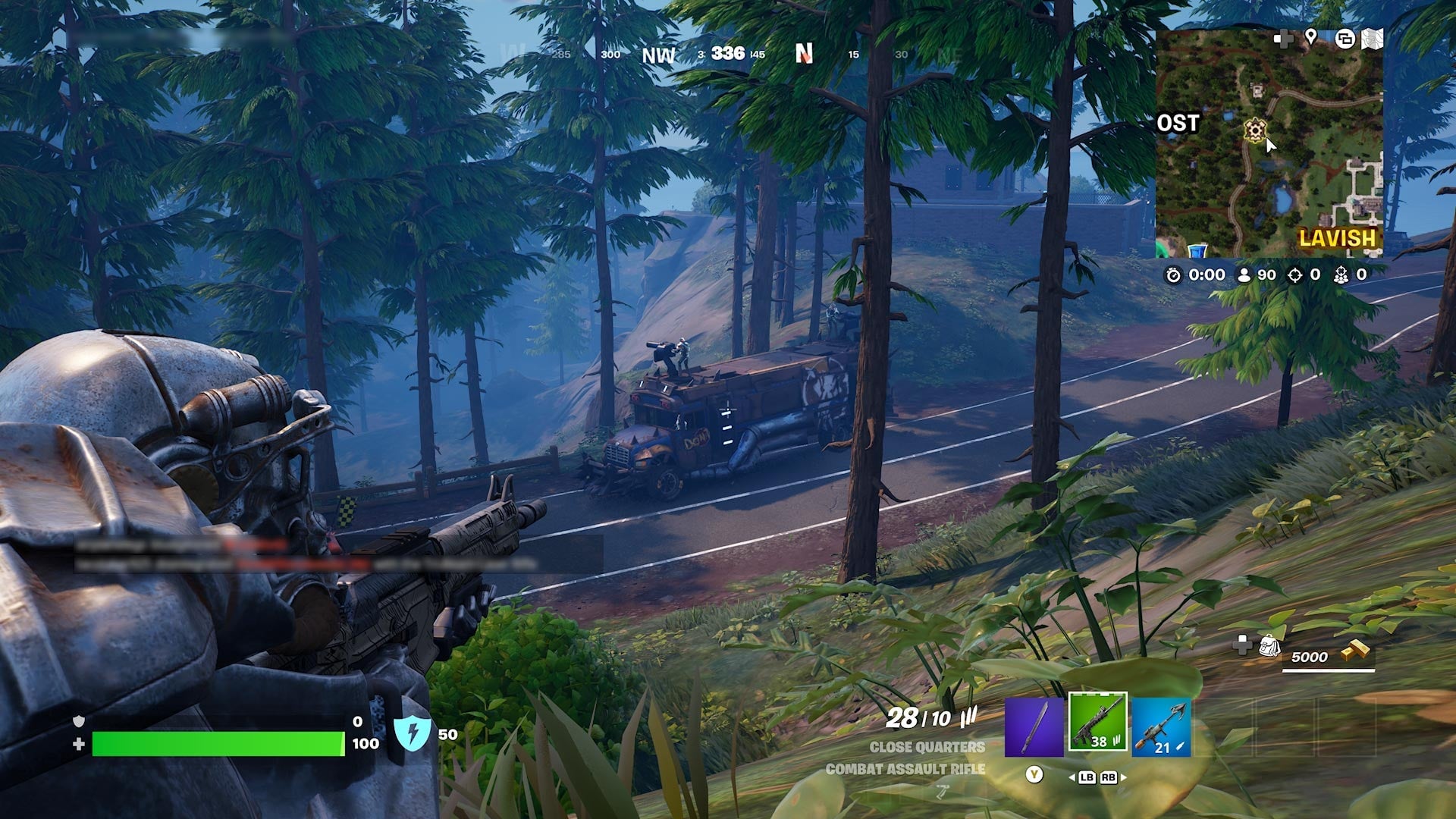
Task: Click the LB button prompt
Action: coord(1087,777)
